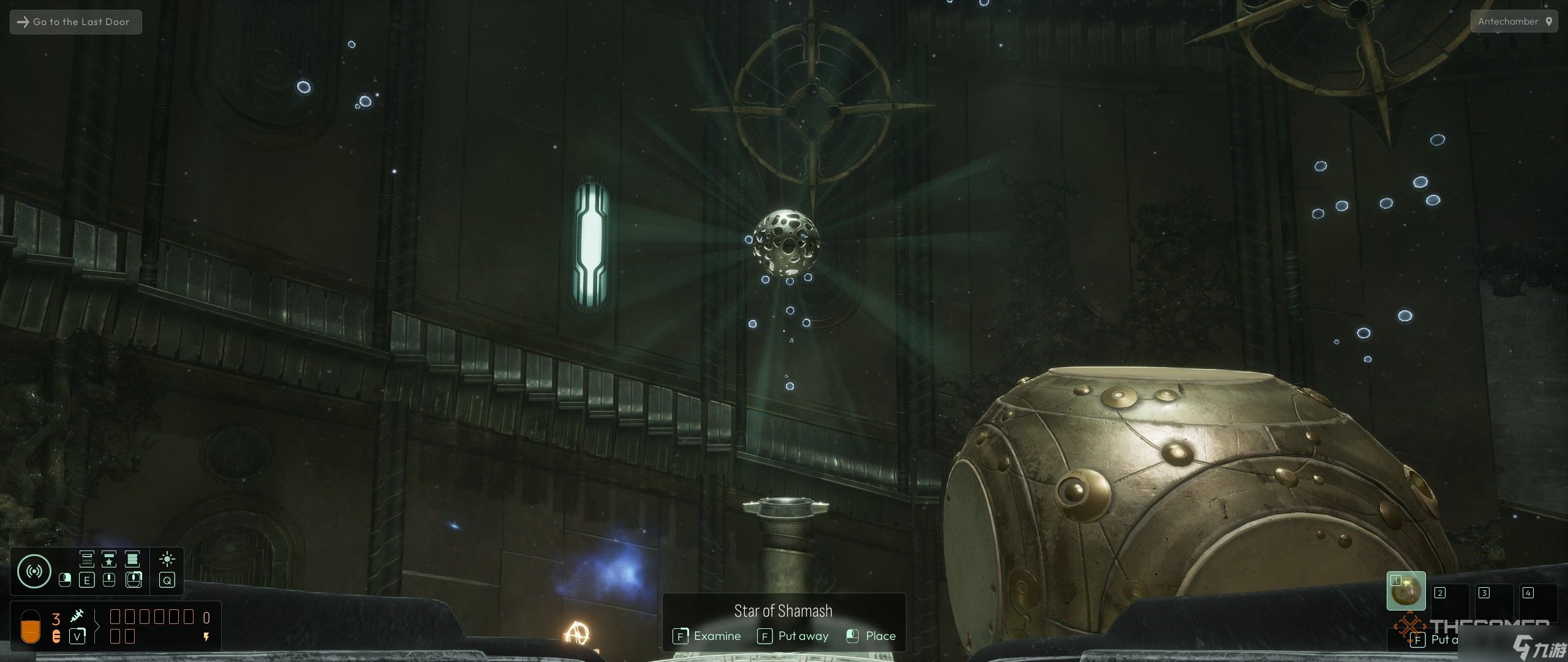
Task: Use the healing syringe icon
Action: coord(77,616)
